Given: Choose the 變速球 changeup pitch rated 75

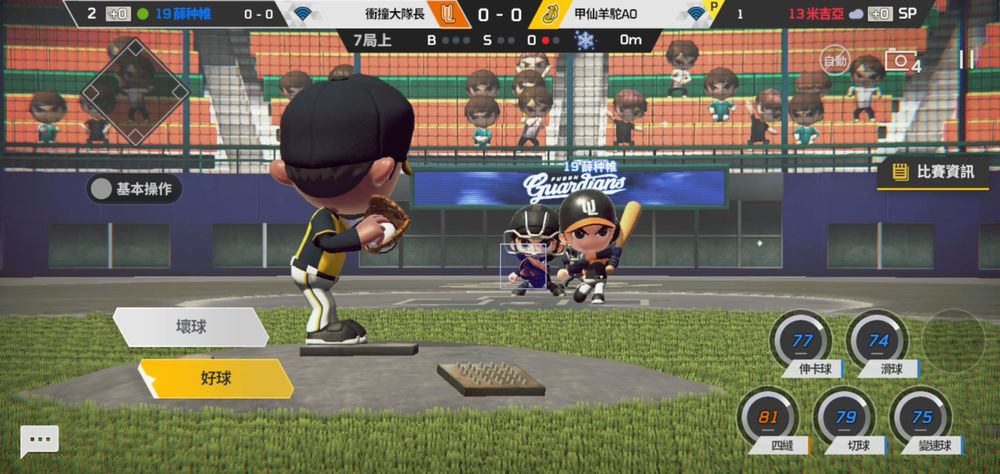Looking at the screenshot, I should (x=921, y=418).
